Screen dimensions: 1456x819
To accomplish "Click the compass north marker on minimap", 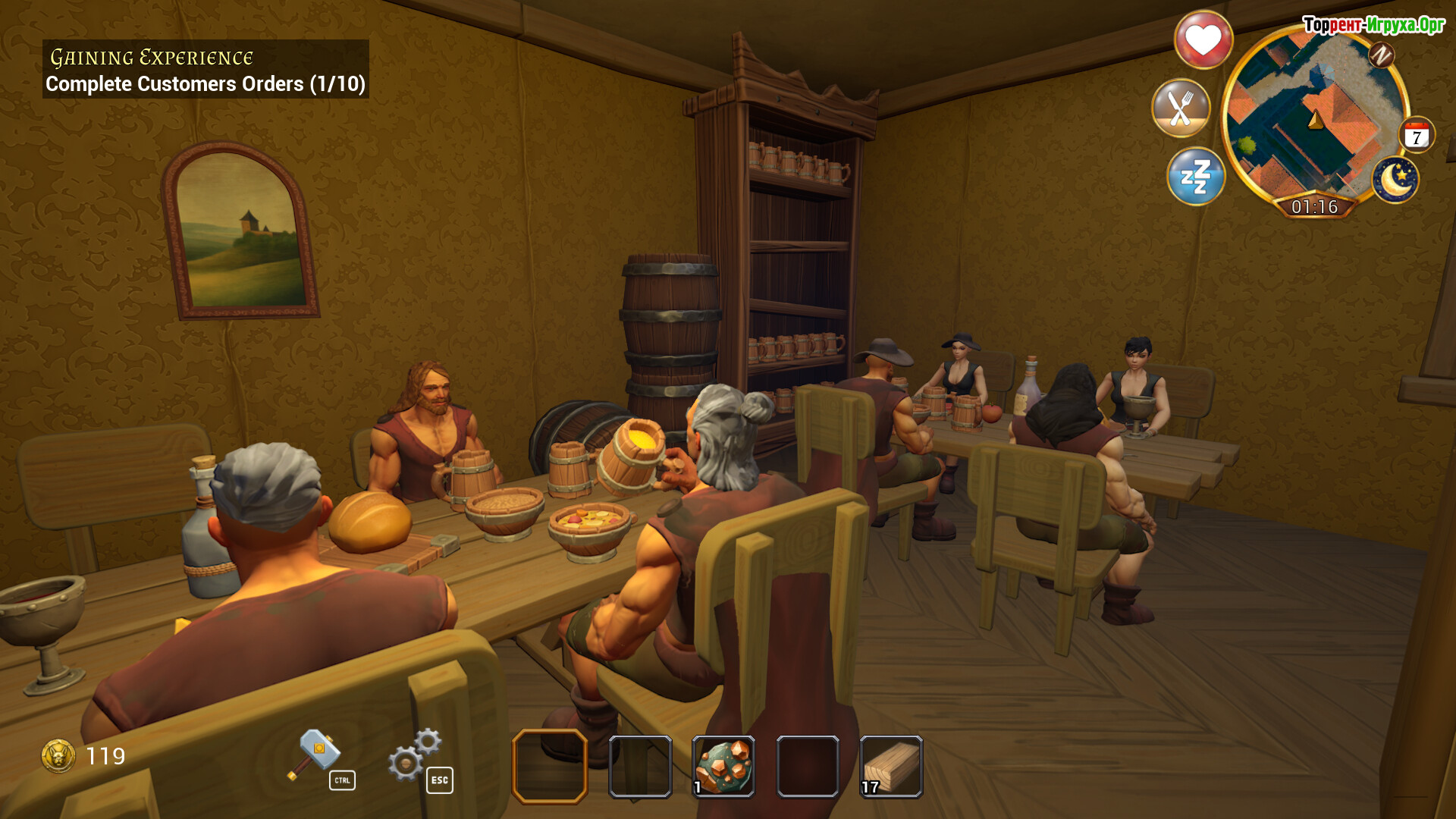I will (x=1381, y=55).
